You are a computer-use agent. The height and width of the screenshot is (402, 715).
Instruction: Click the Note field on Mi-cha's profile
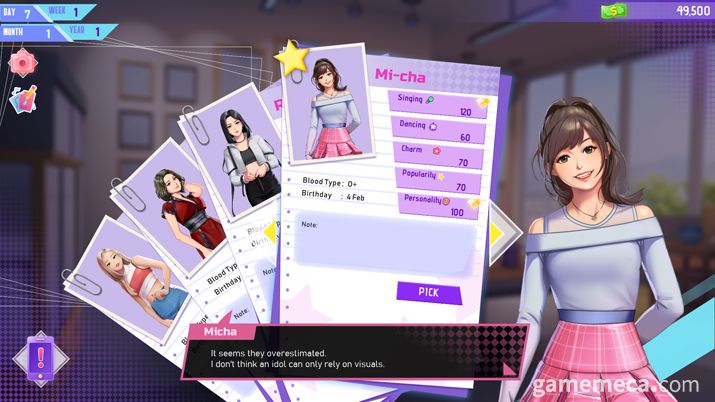(387, 246)
